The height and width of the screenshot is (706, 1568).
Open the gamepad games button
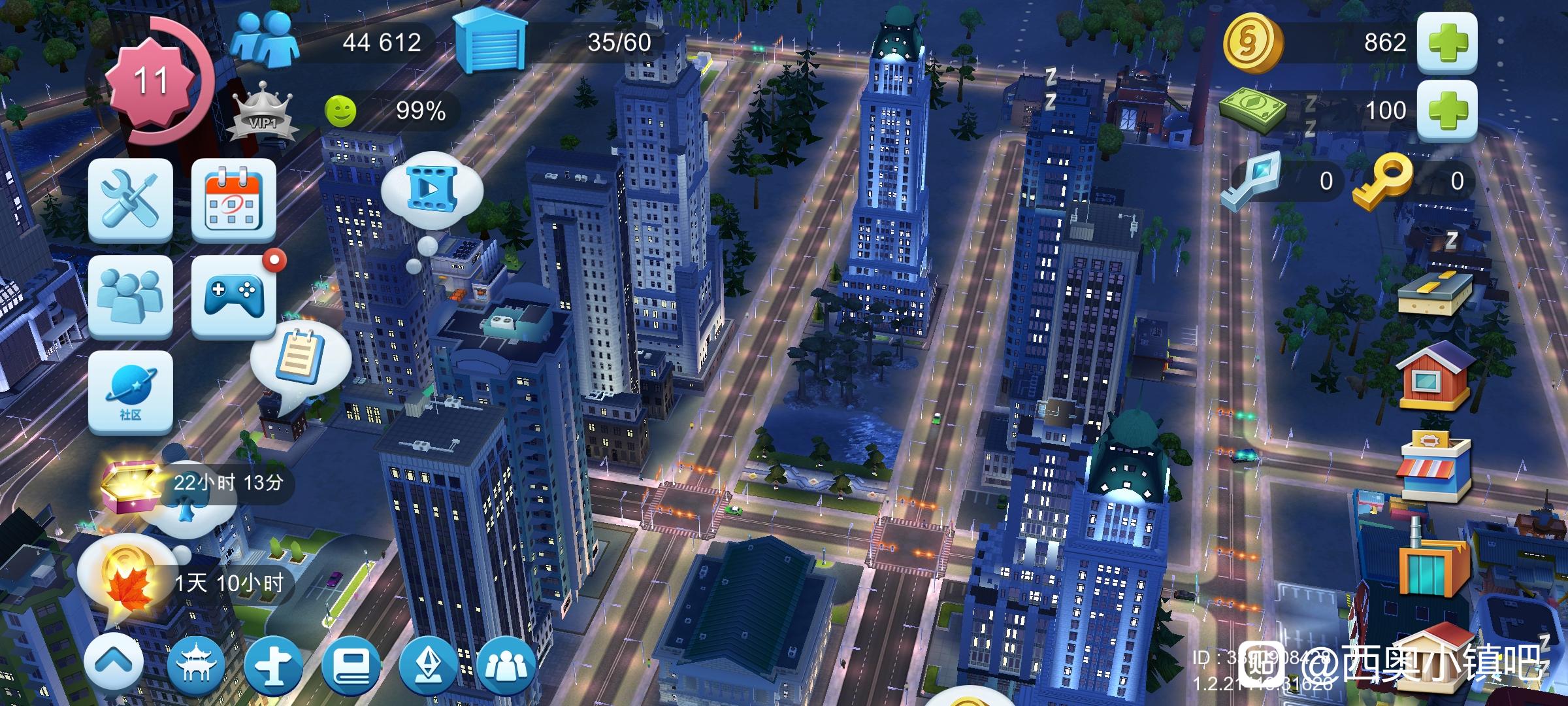click(233, 296)
